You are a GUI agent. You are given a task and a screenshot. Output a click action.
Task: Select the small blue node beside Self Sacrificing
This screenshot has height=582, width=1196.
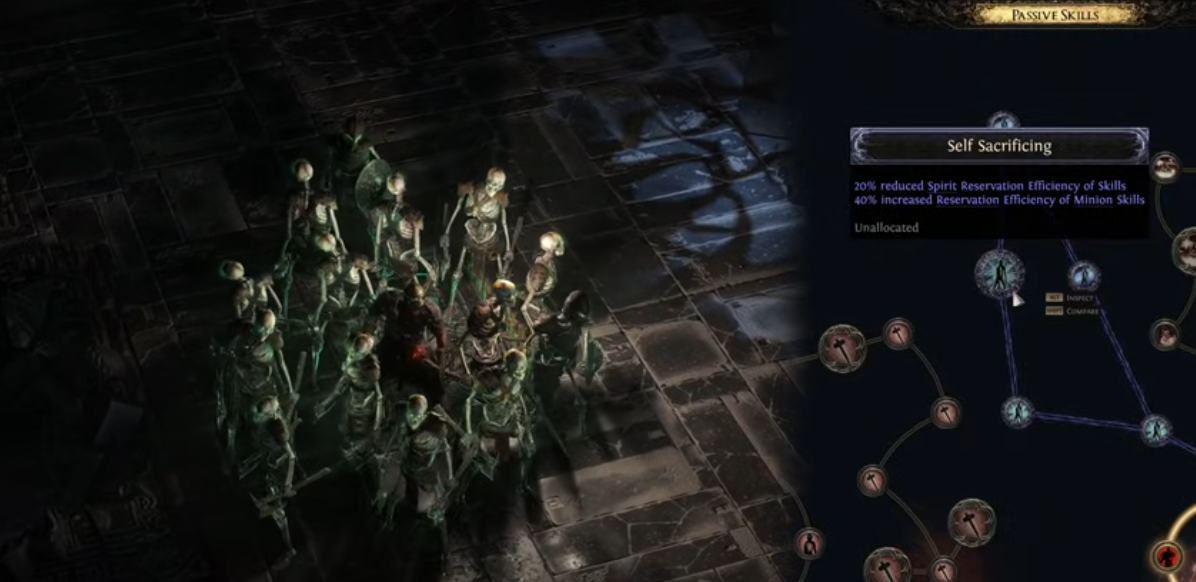1083,276
